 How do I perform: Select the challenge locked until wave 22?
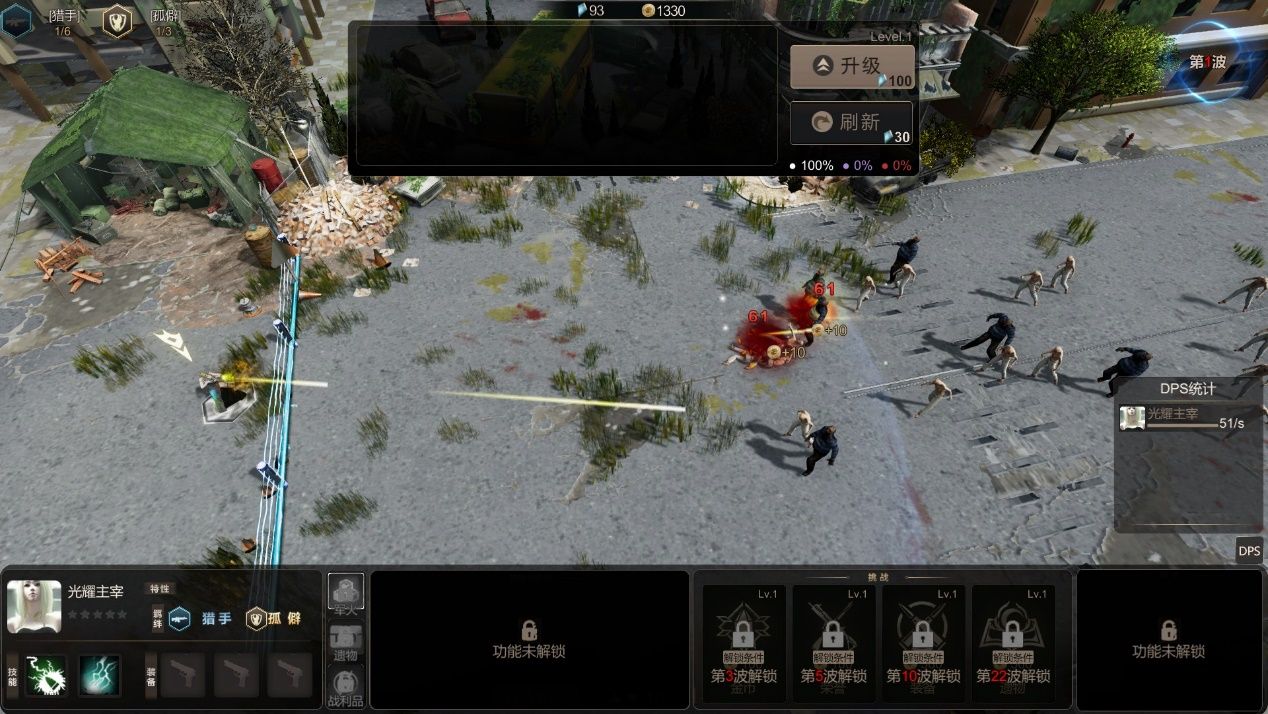click(1012, 641)
